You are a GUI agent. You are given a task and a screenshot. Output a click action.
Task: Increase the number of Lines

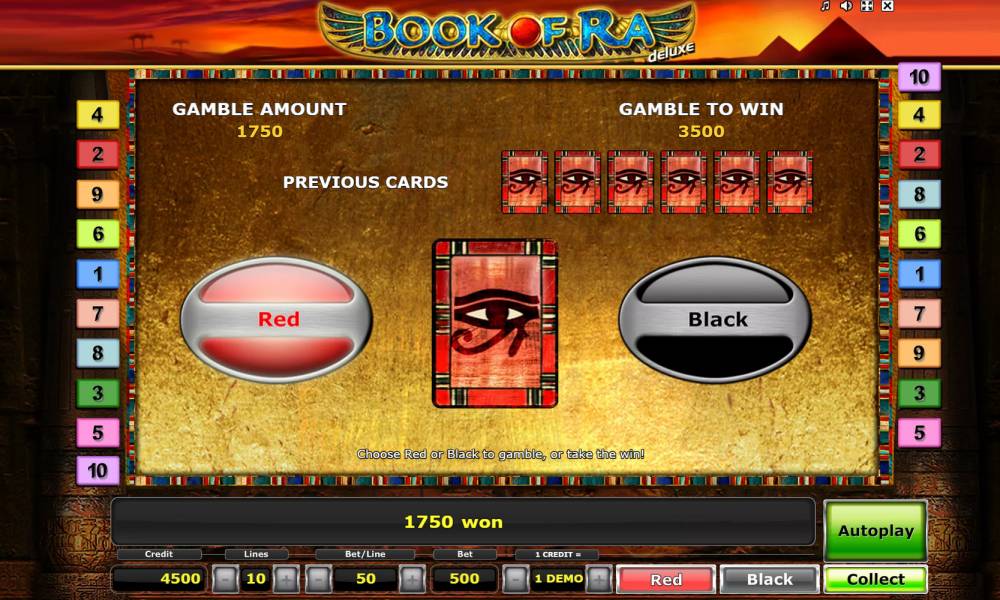[x=286, y=579]
